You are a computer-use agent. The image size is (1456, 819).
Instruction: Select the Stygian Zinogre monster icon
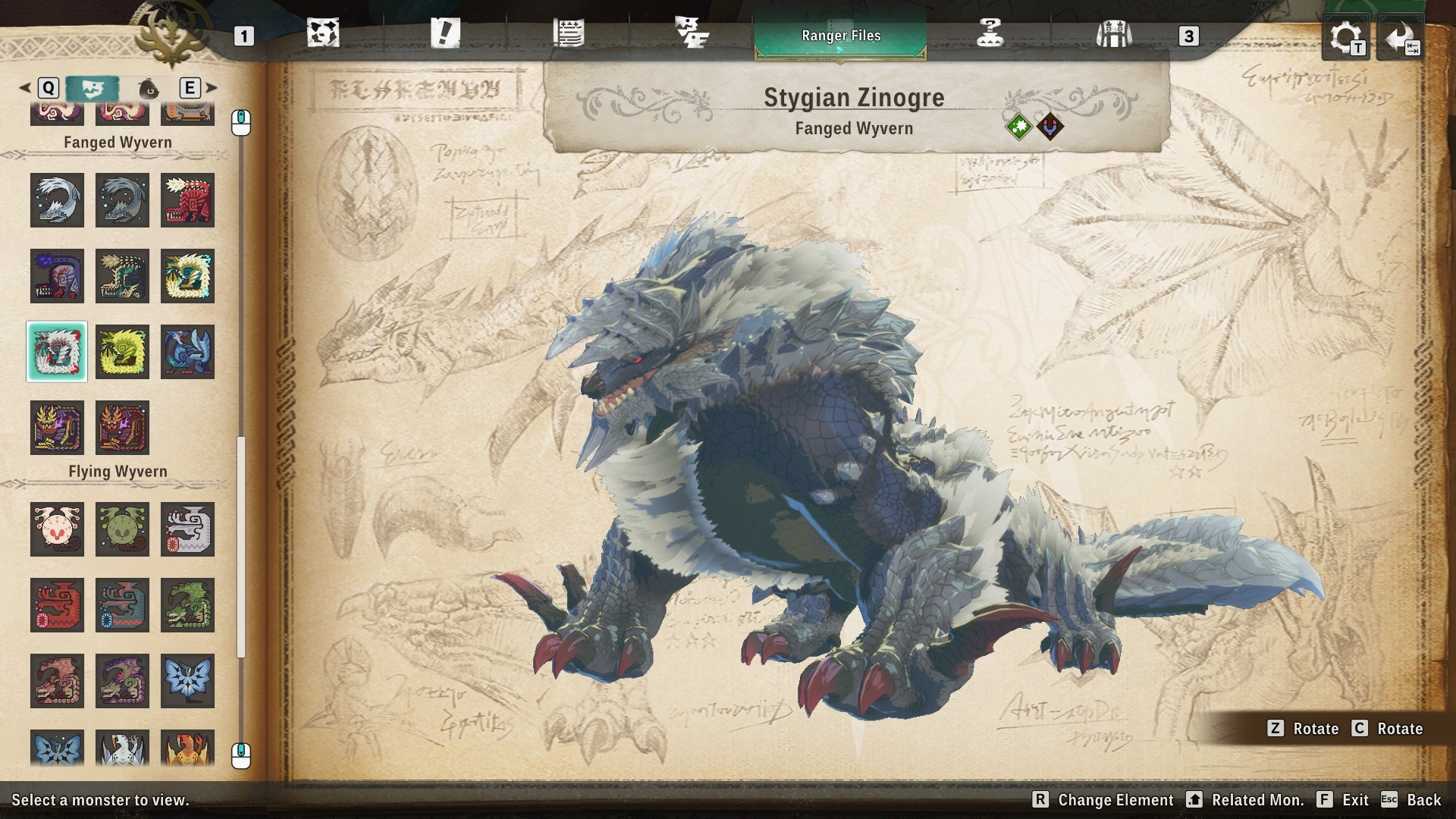click(57, 352)
